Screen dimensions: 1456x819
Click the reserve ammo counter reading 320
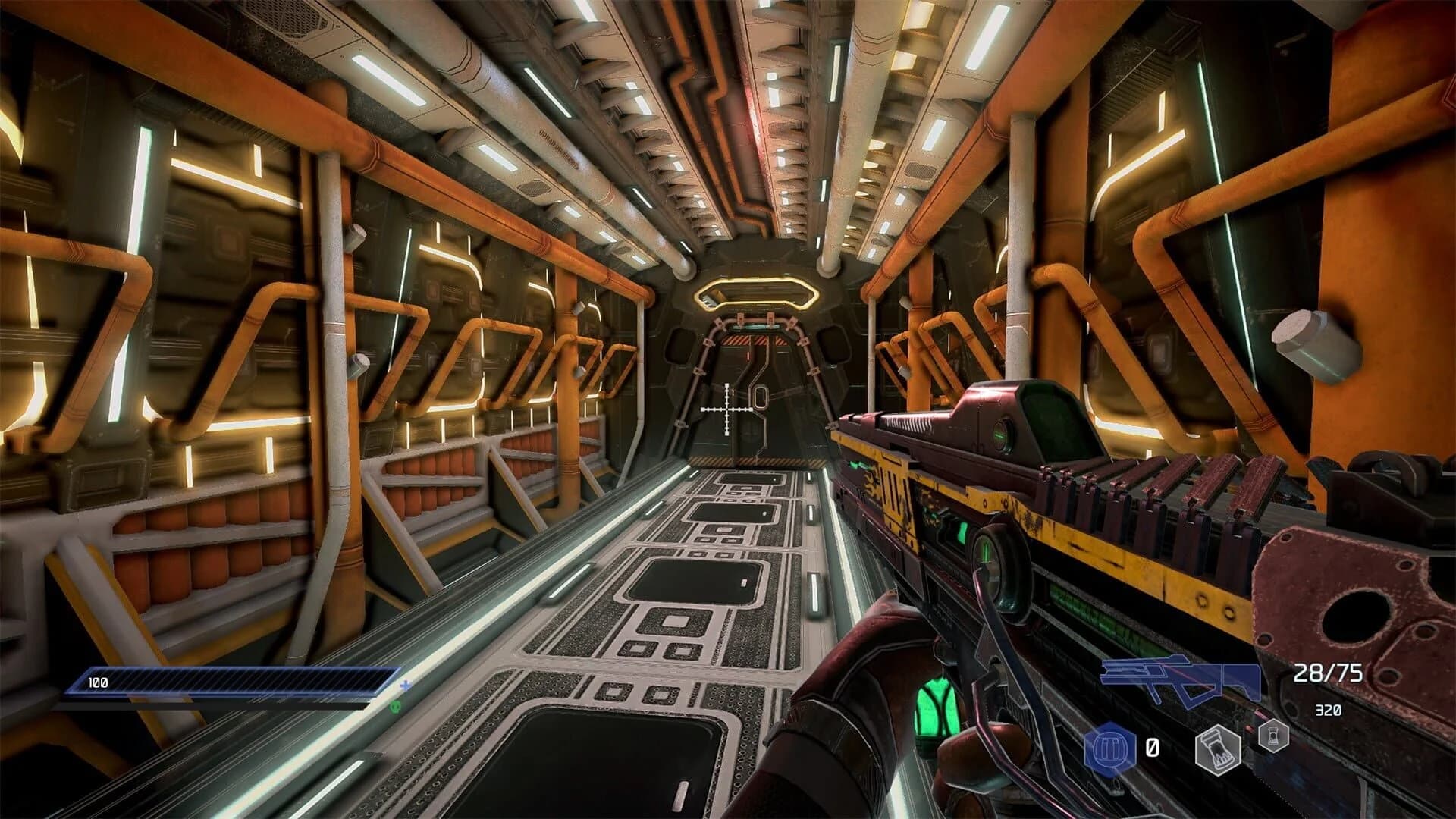[x=1327, y=709]
